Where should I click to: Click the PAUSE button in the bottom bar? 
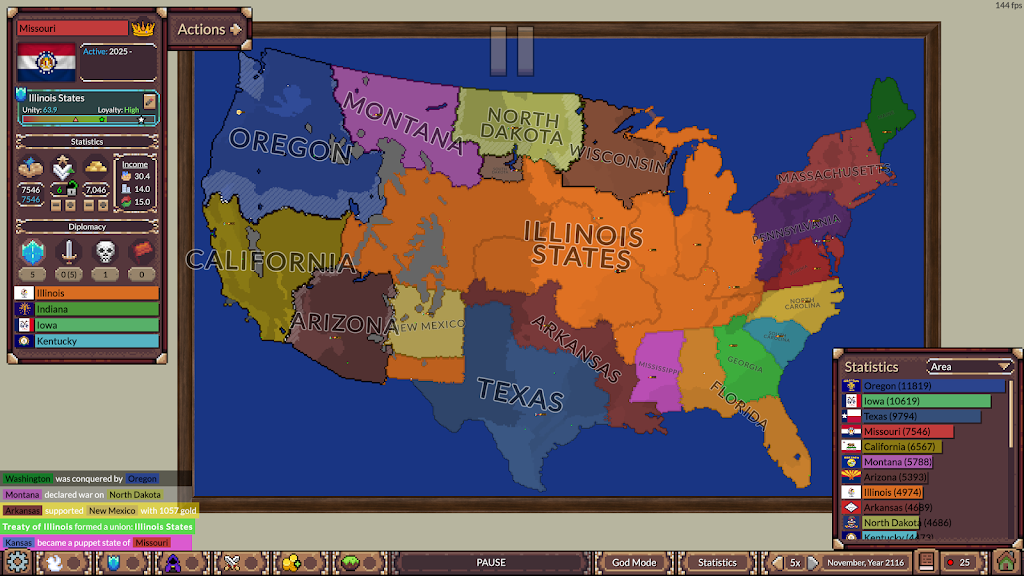[x=490, y=562]
